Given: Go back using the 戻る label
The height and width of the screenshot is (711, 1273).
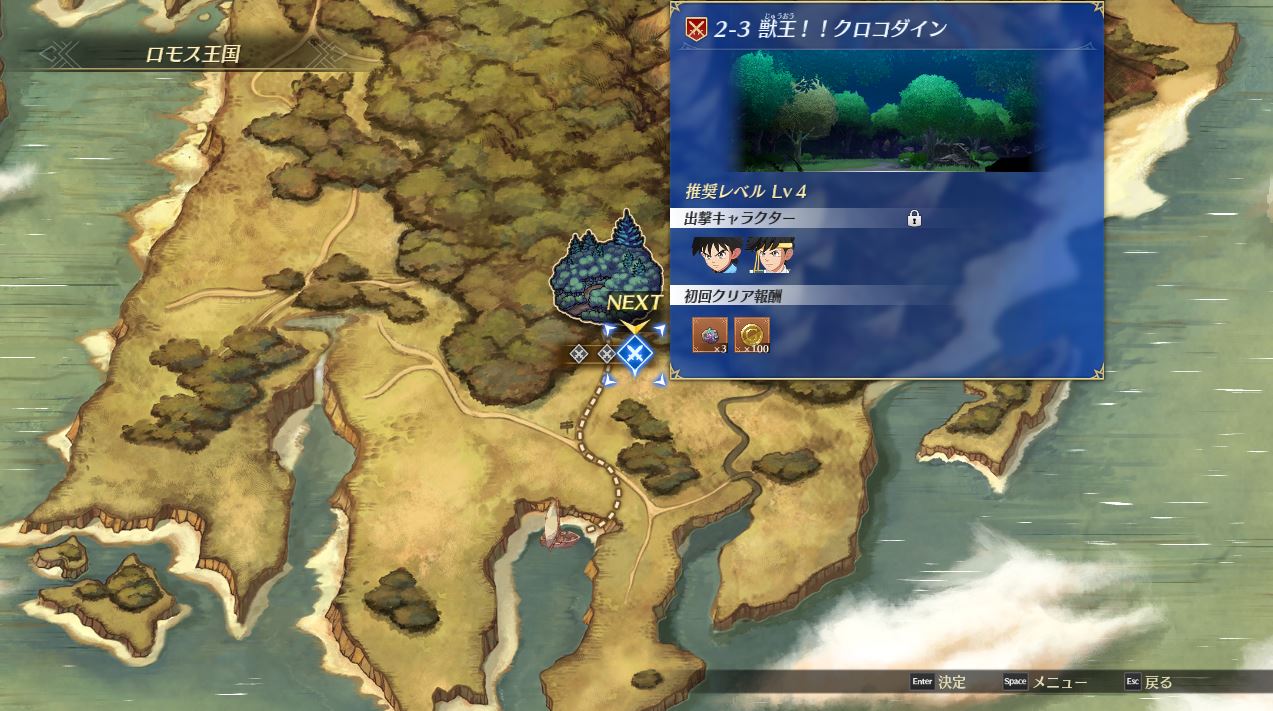Looking at the screenshot, I should coord(1158,682).
